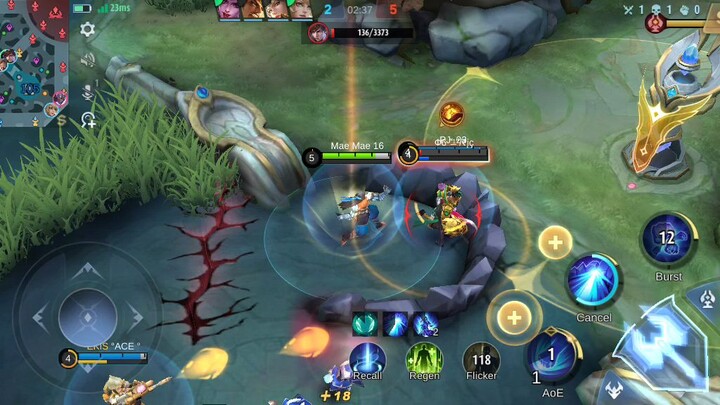Upgrade the AoE skill with its plus button
Image resolution: width=720 pixels, height=405 pixels.
514,317
